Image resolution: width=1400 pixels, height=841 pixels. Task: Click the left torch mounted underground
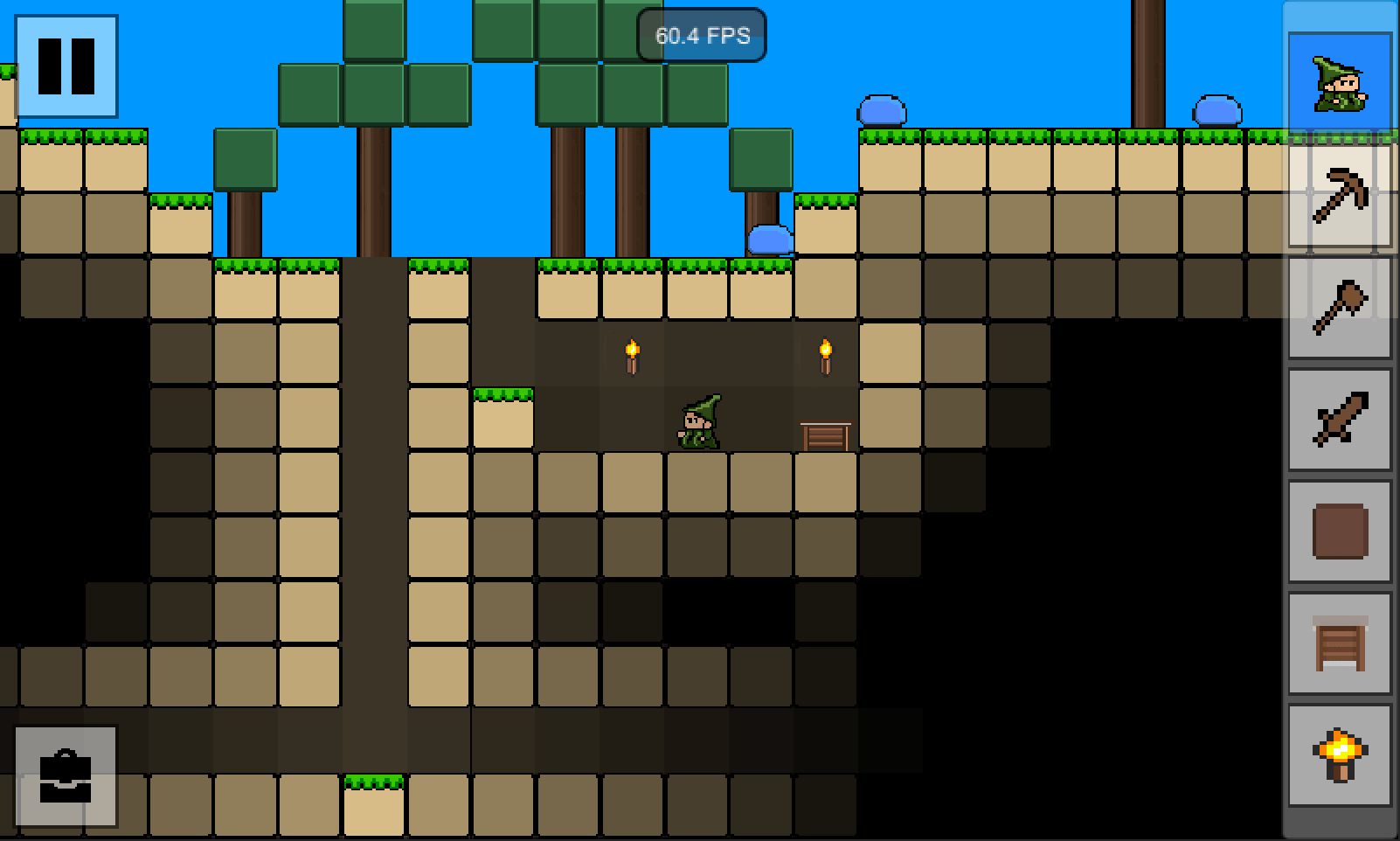631,354
